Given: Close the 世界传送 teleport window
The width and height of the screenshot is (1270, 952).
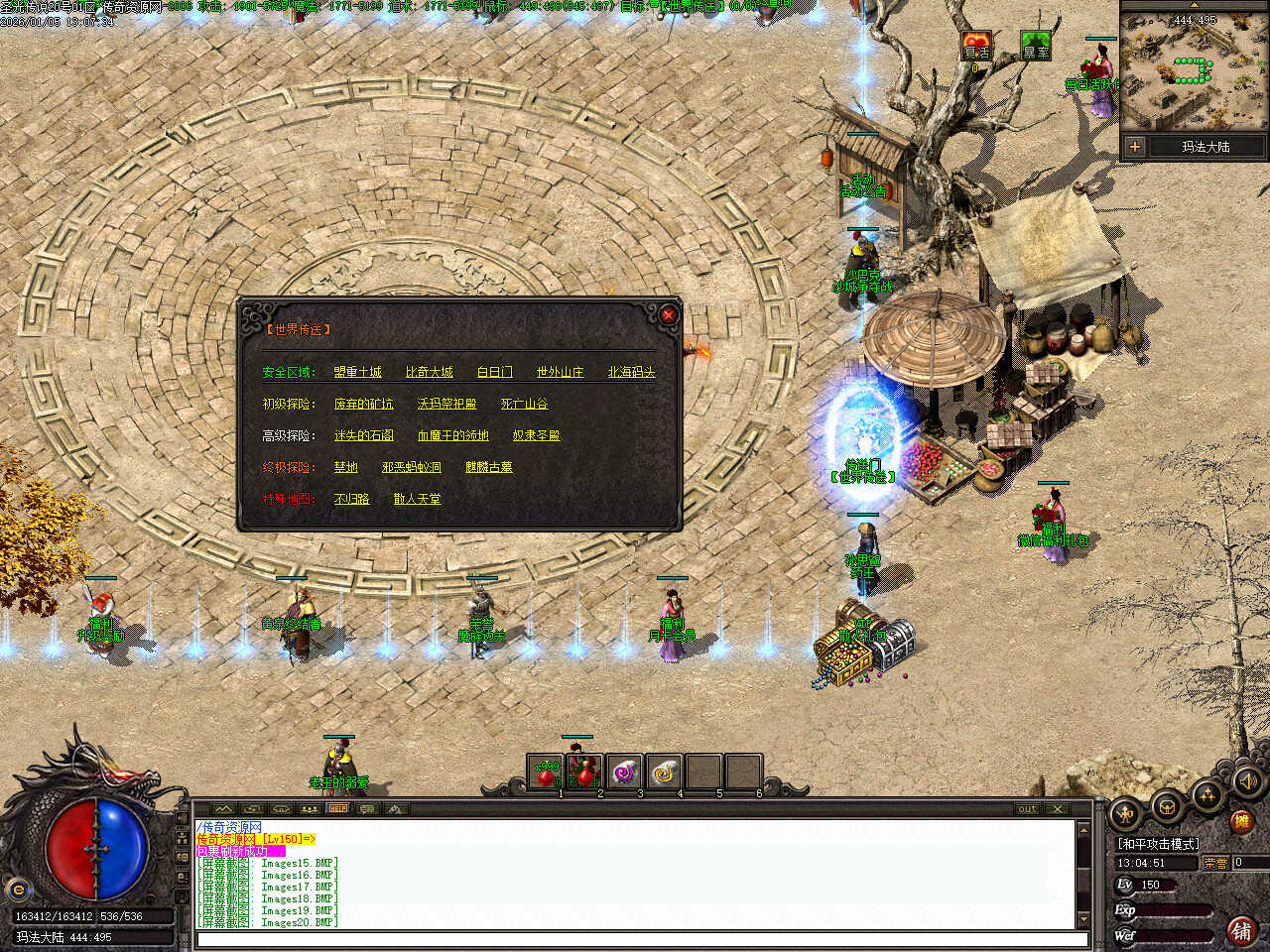Looking at the screenshot, I should [668, 315].
